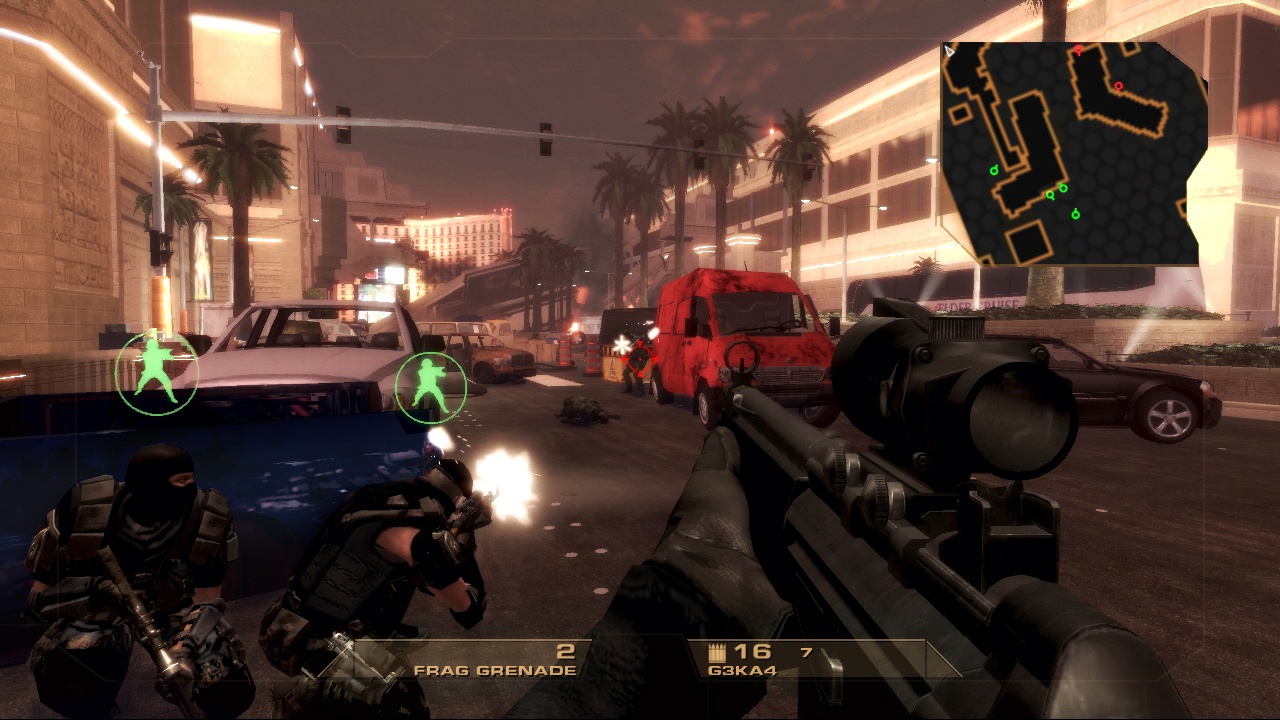
Task: Expand the spare magazine count showing 7
Action: click(x=806, y=651)
